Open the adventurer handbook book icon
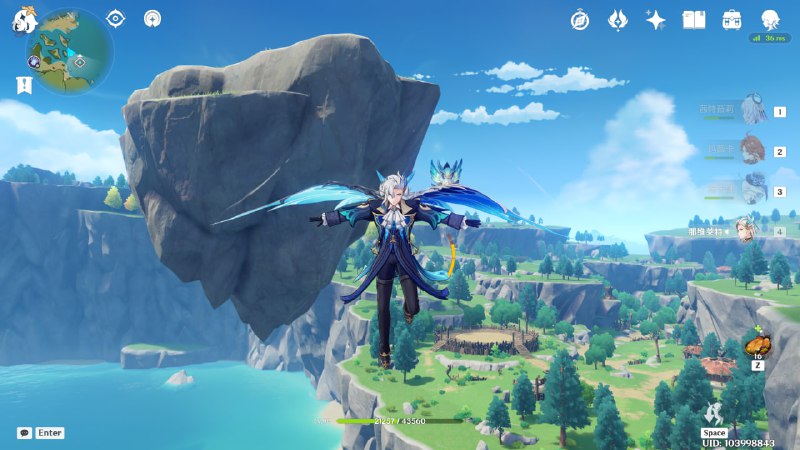This screenshot has width=800, height=450. click(694, 19)
